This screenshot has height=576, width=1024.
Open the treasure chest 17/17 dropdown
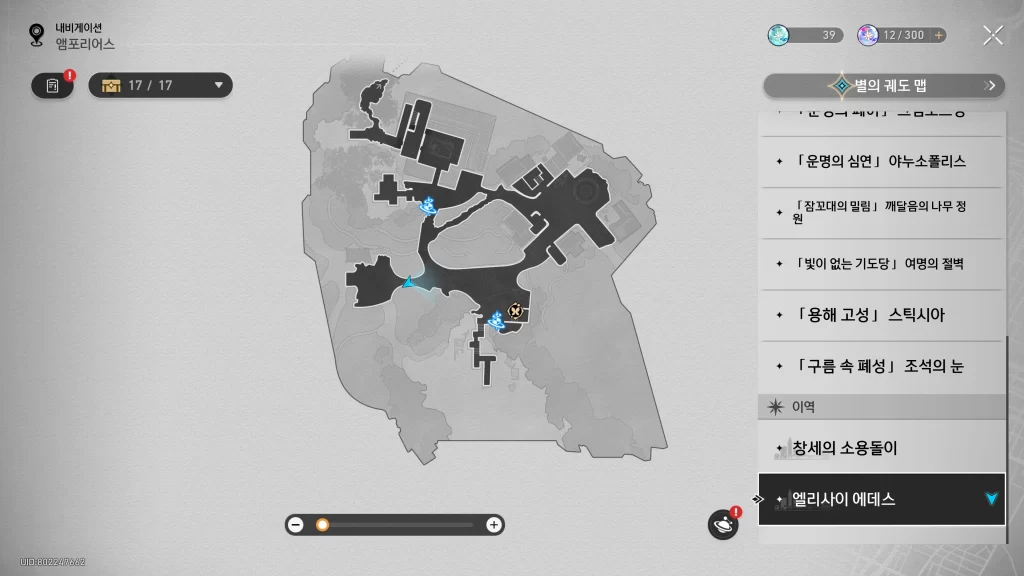point(160,85)
